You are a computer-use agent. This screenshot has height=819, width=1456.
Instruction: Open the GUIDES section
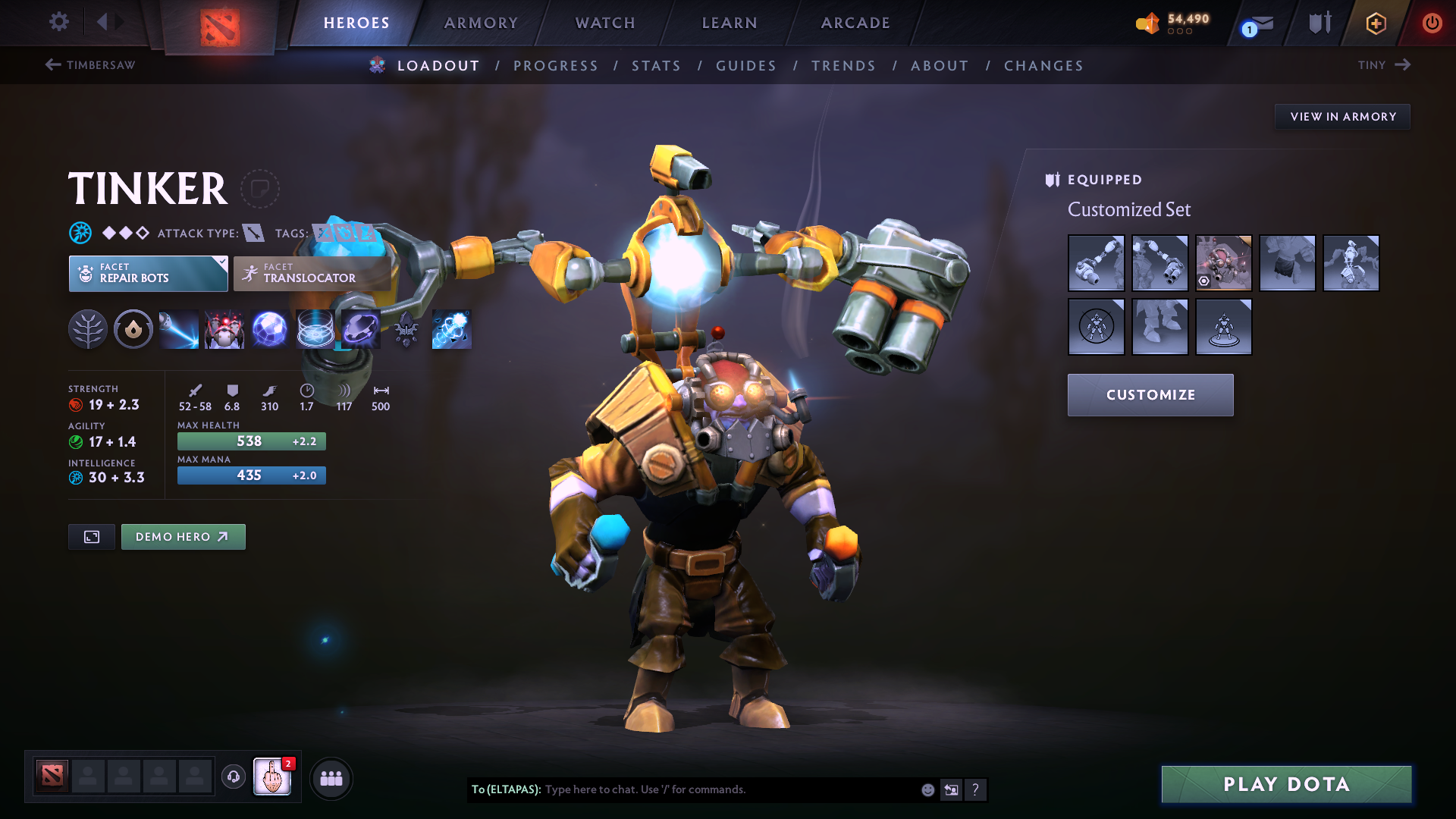click(x=745, y=66)
